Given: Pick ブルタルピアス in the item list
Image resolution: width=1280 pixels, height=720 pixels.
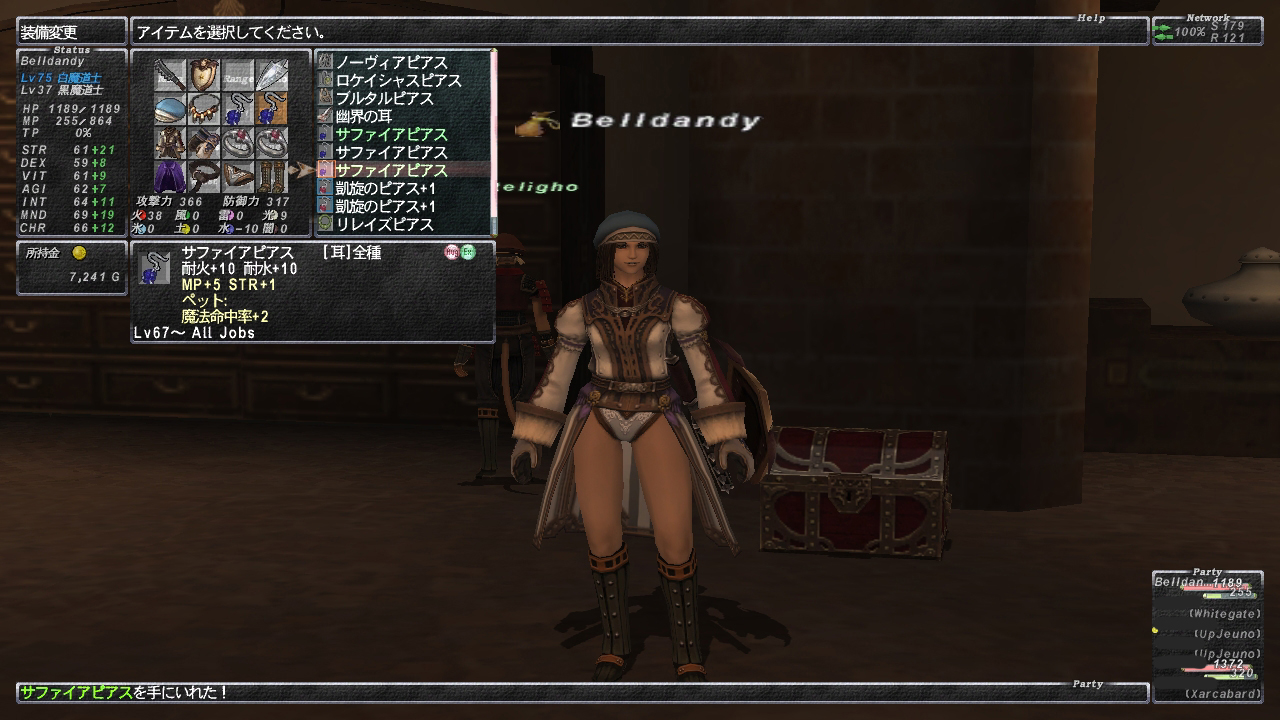Looking at the screenshot, I should pyautogui.click(x=384, y=99).
